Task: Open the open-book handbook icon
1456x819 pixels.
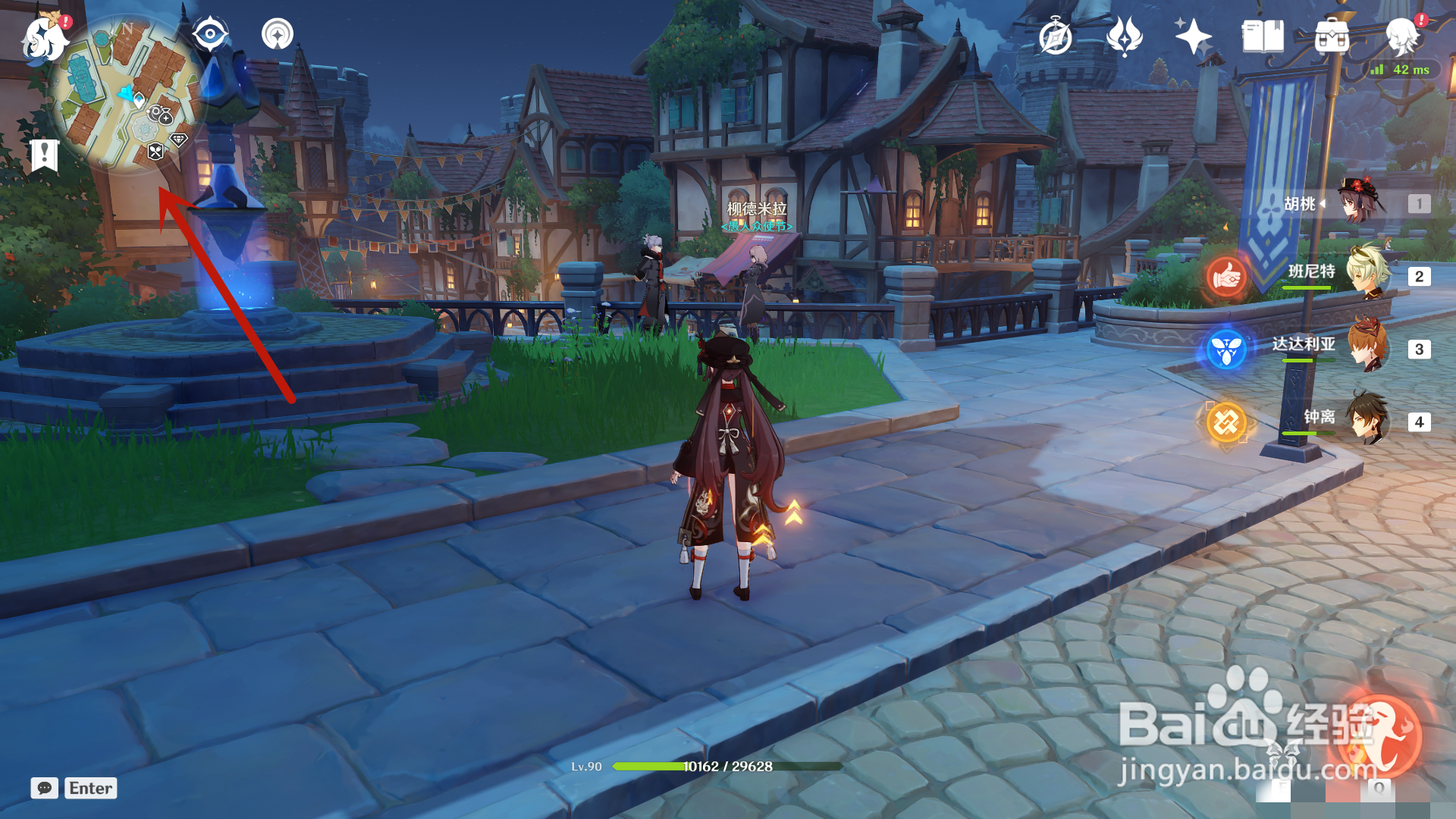Action: [x=1263, y=36]
